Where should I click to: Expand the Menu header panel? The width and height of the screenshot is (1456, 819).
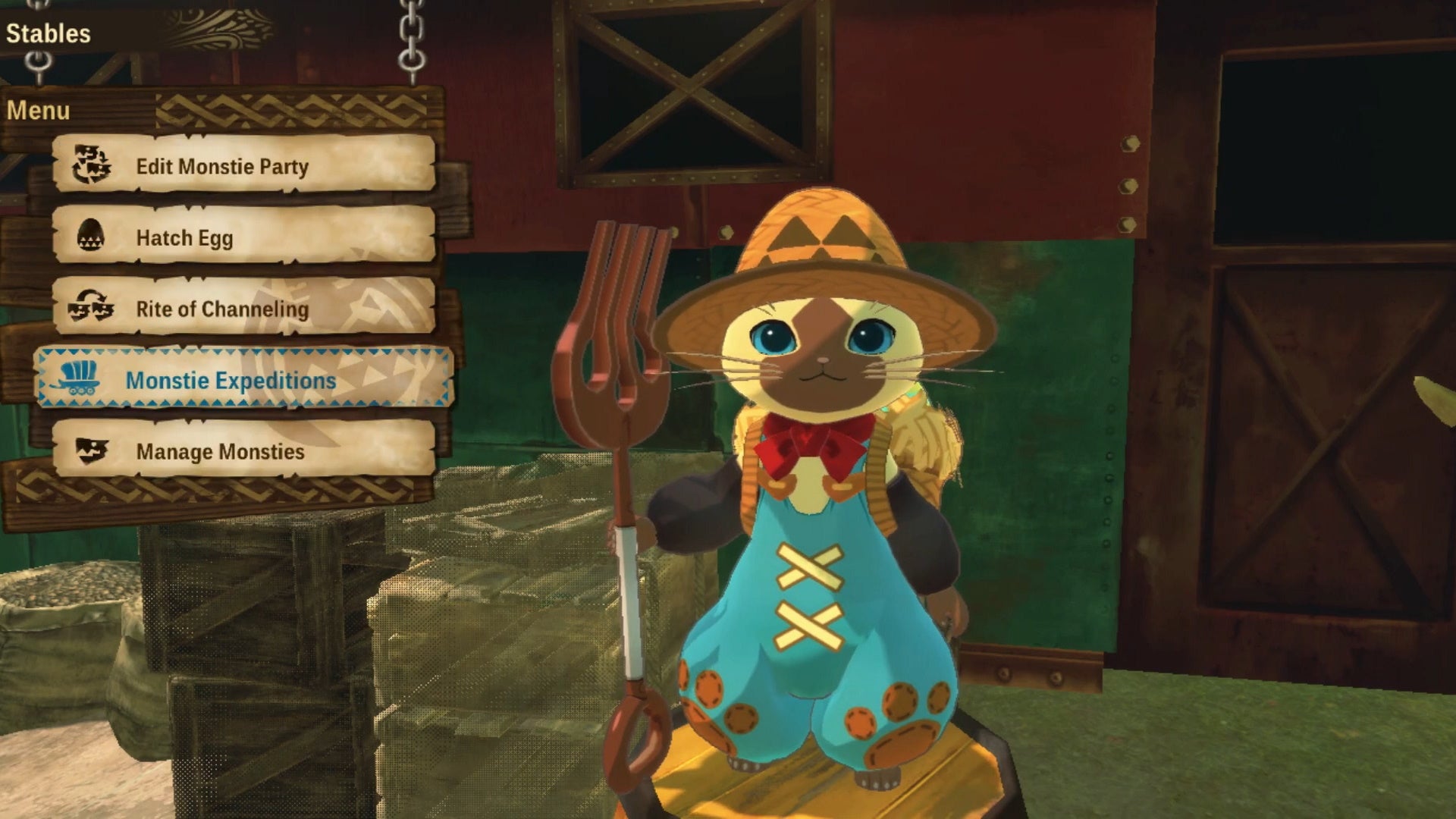point(39,110)
